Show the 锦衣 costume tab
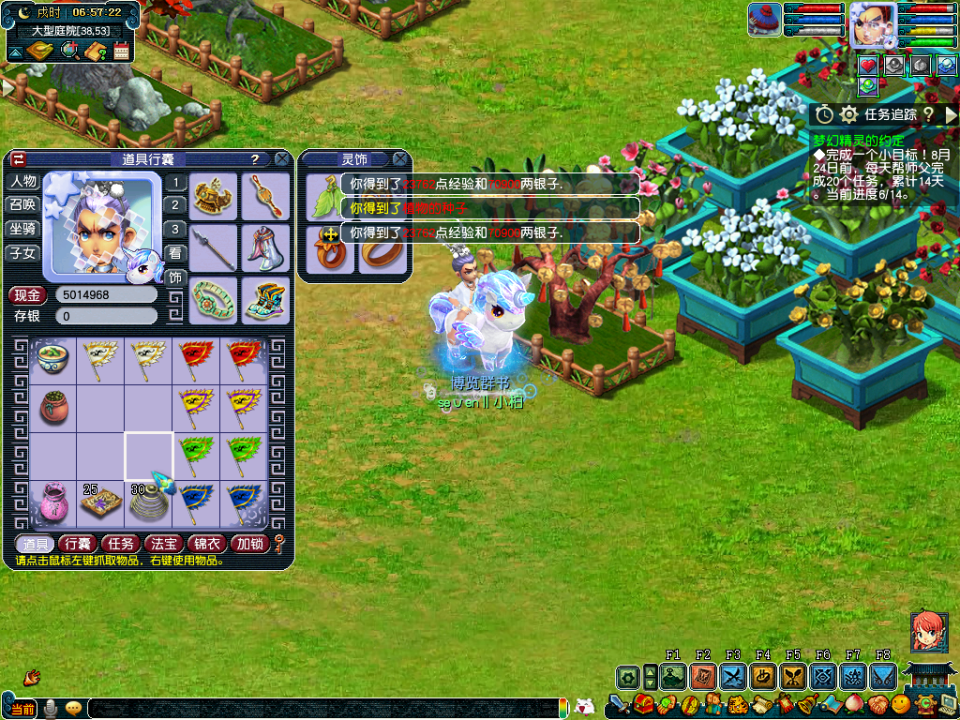Image resolution: width=960 pixels, height=720 pixels. coord(206,543)
